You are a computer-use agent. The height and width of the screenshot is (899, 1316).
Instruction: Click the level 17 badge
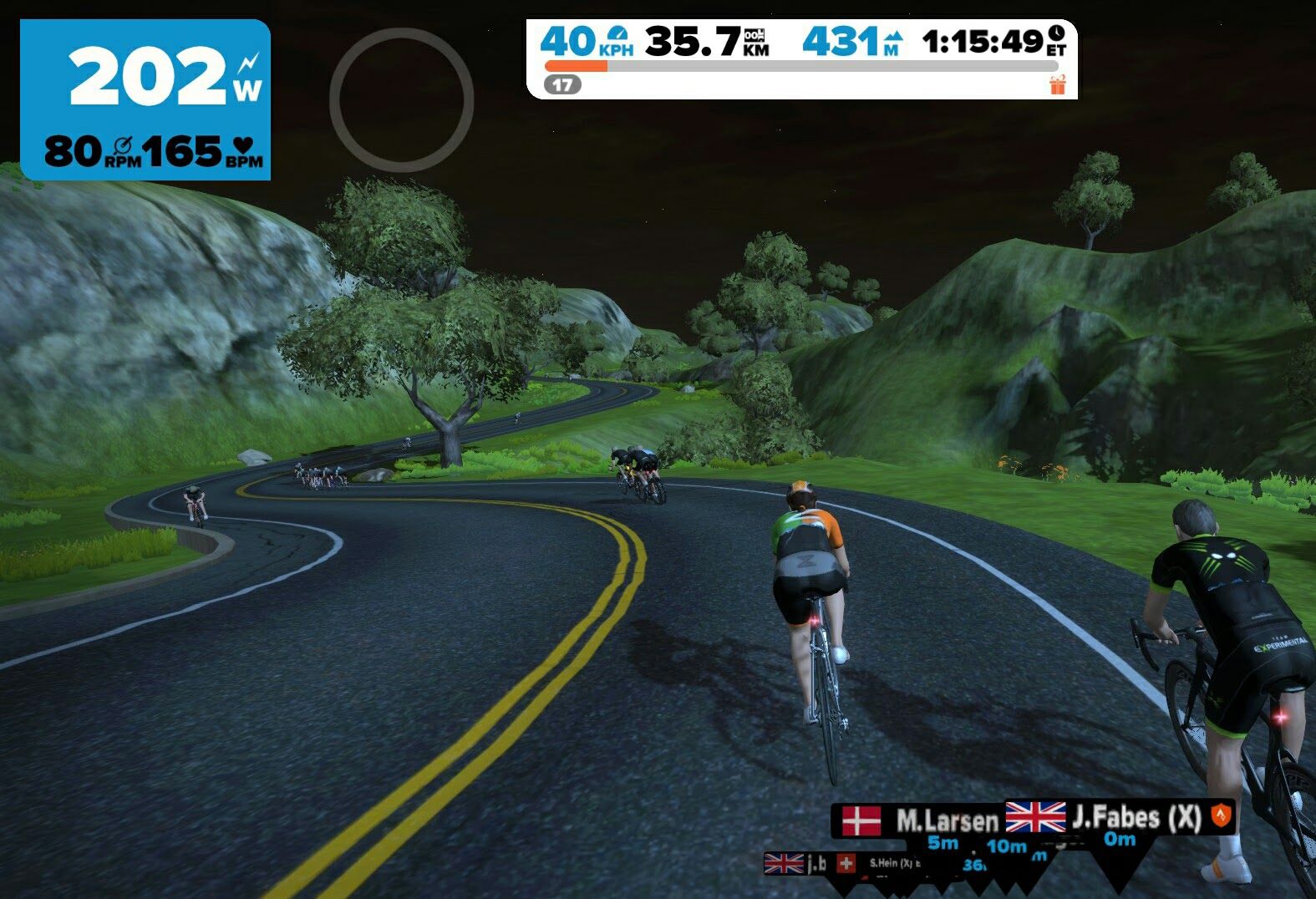pyautogui.click(x=562, y=84)
